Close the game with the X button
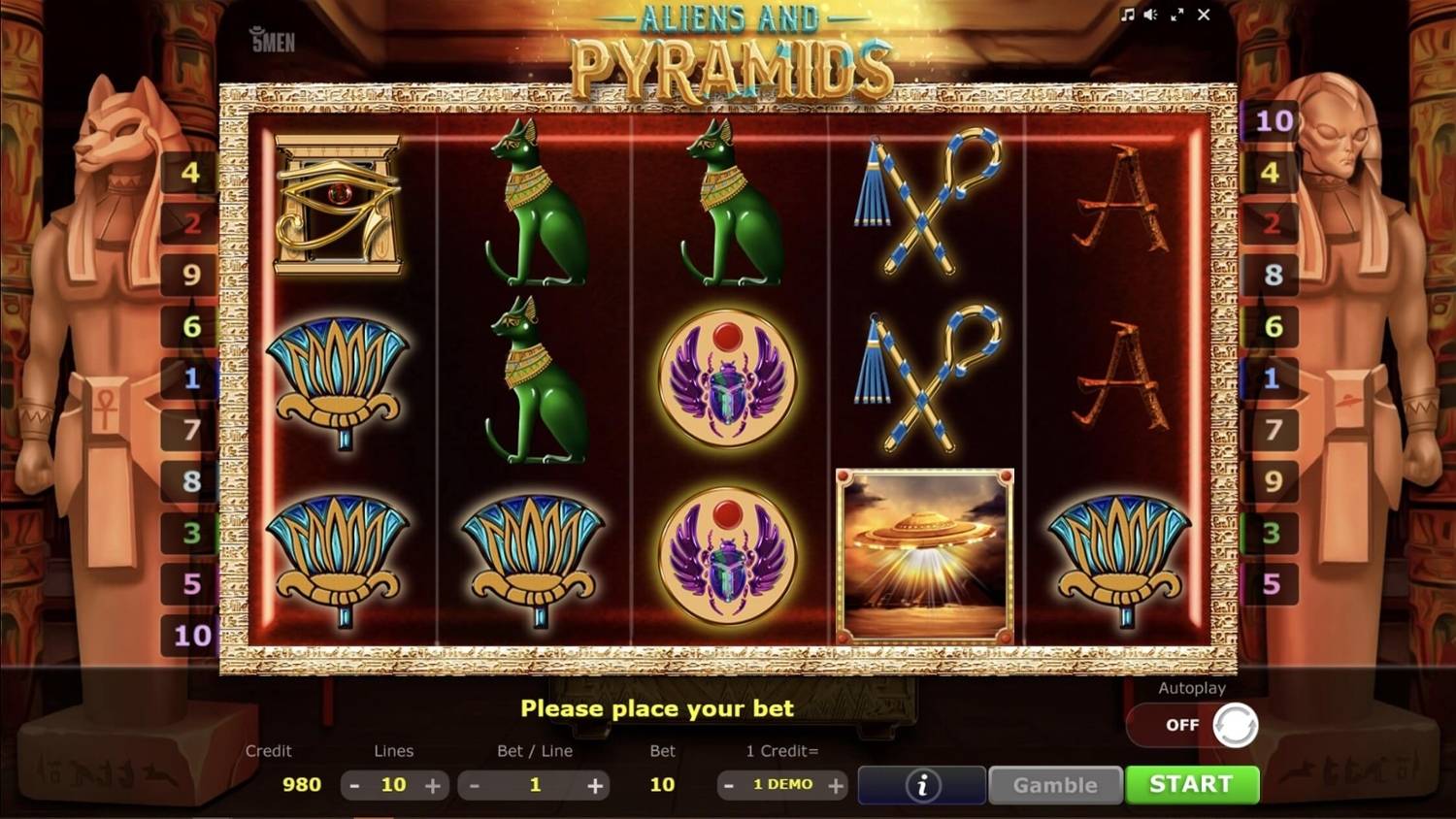Viewport: 1456px width, 819px height. 1204,15
